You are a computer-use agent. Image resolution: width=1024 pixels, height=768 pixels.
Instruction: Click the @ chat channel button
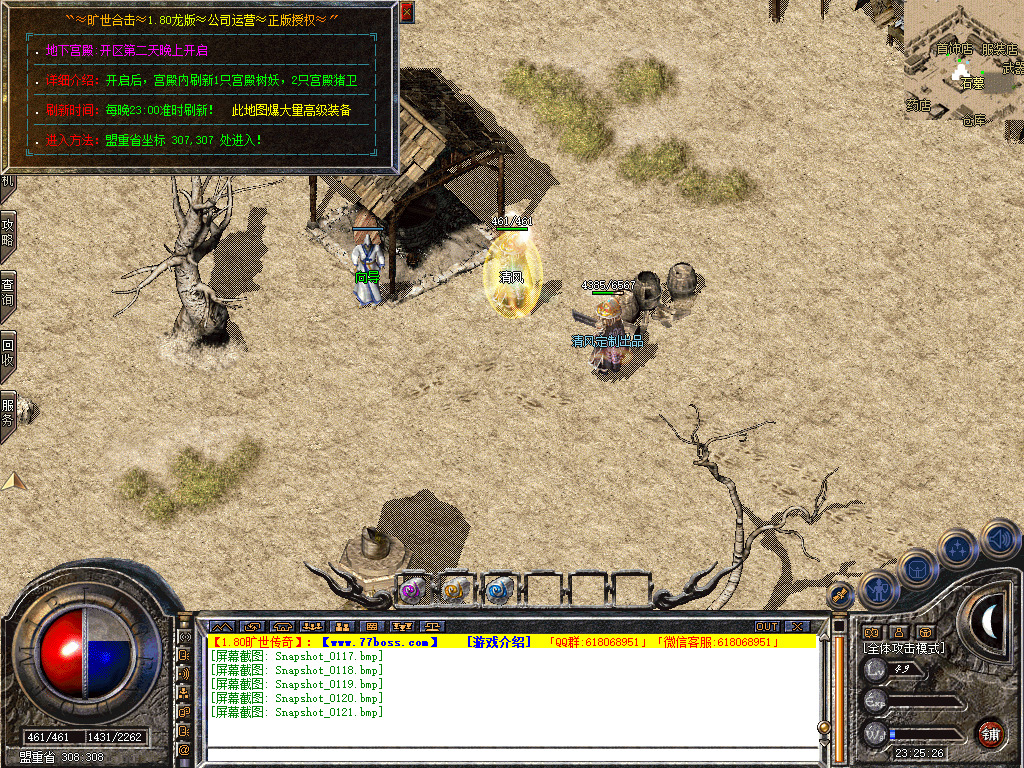tap(185, 748)
